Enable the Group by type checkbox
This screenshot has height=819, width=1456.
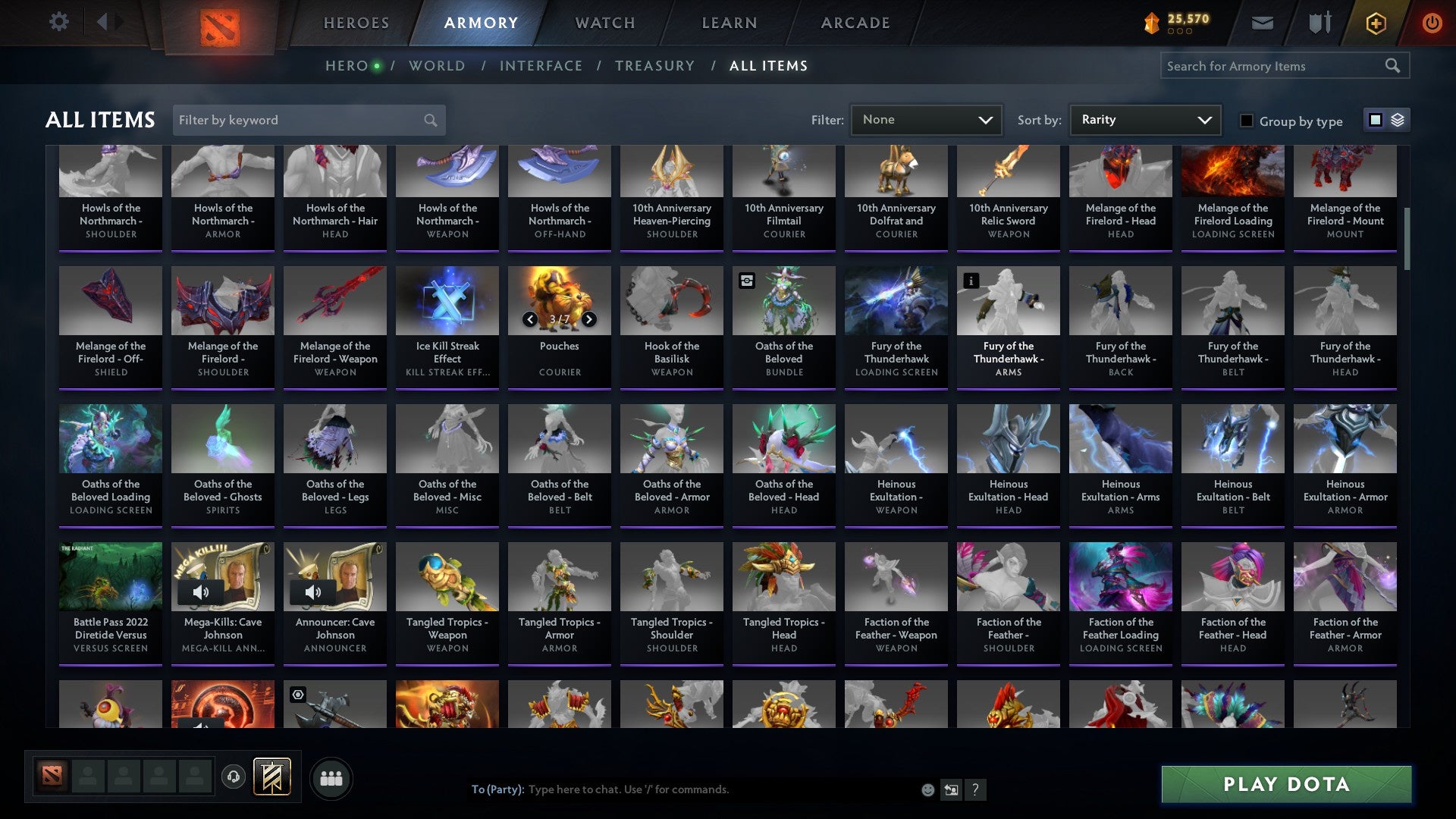pos(1247,121)
